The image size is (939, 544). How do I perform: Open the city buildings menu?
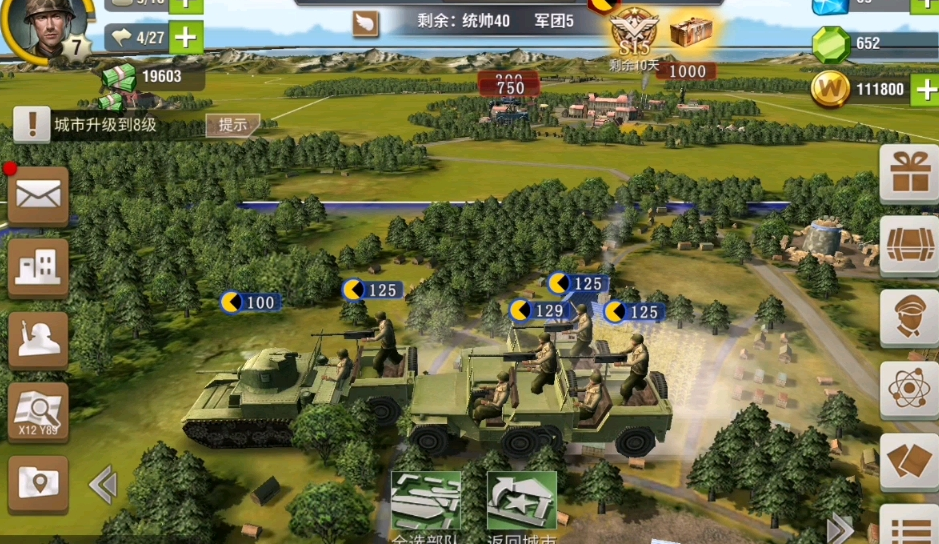click(38, 266)
